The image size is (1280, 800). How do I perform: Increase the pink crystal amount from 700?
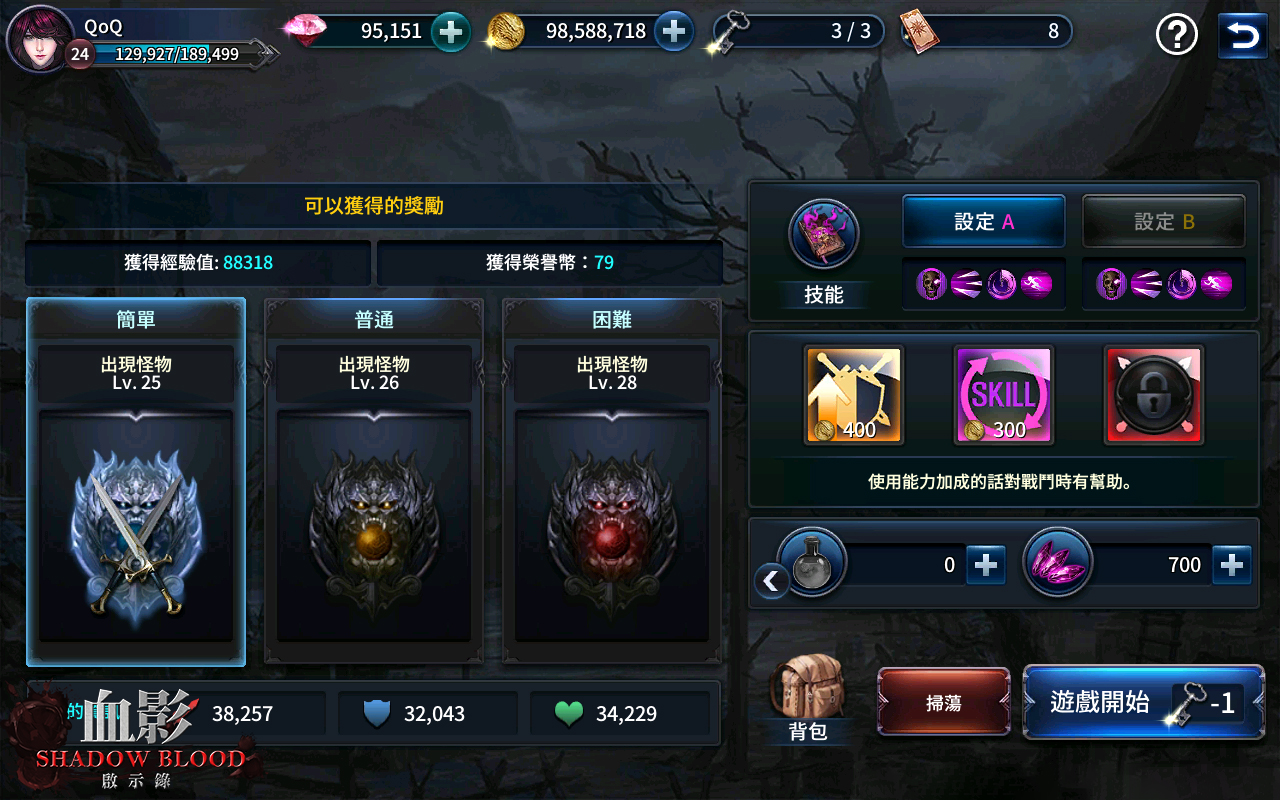pos(1232,563)
